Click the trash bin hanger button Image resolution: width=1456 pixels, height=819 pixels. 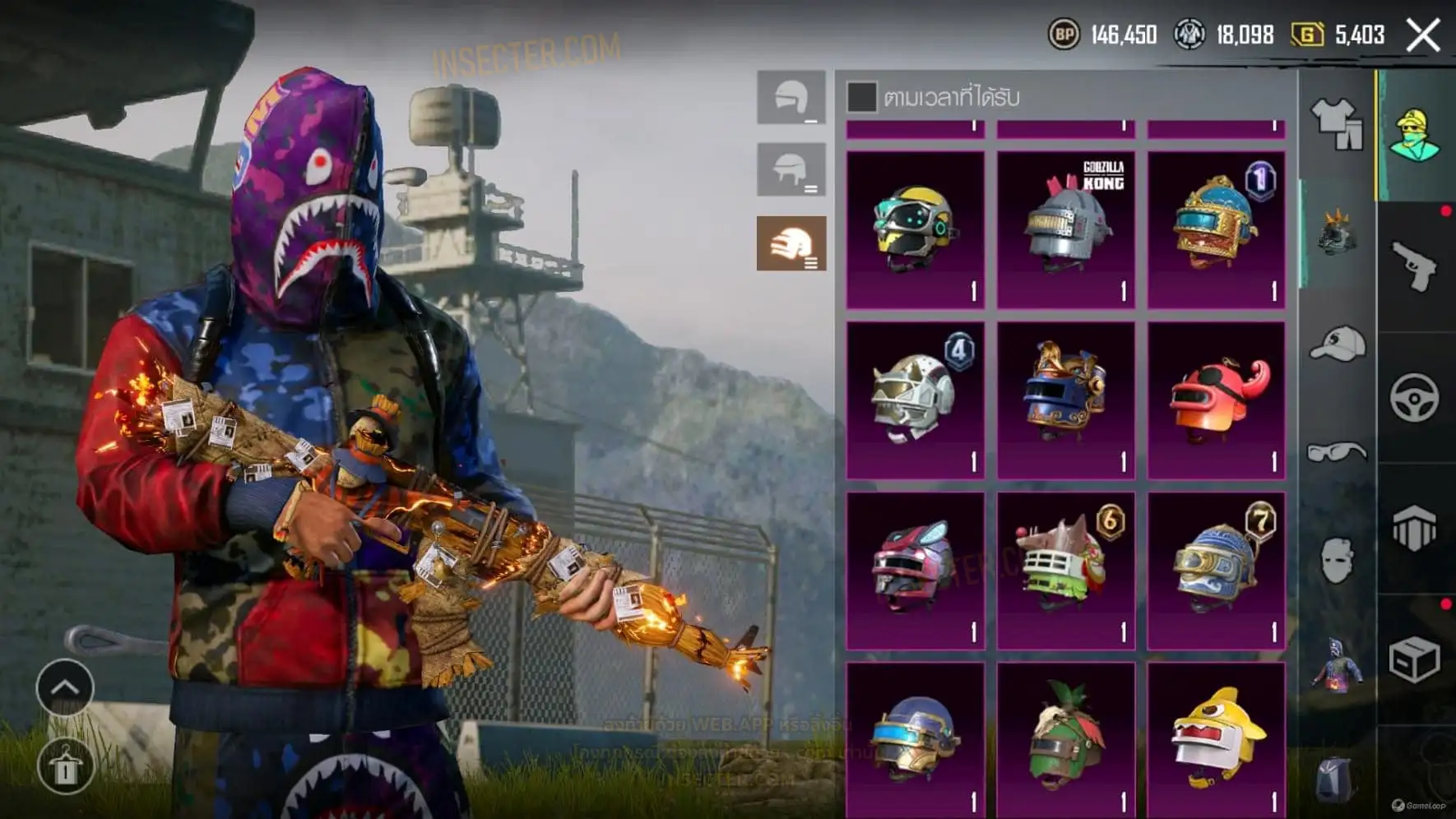coord(65,766)
